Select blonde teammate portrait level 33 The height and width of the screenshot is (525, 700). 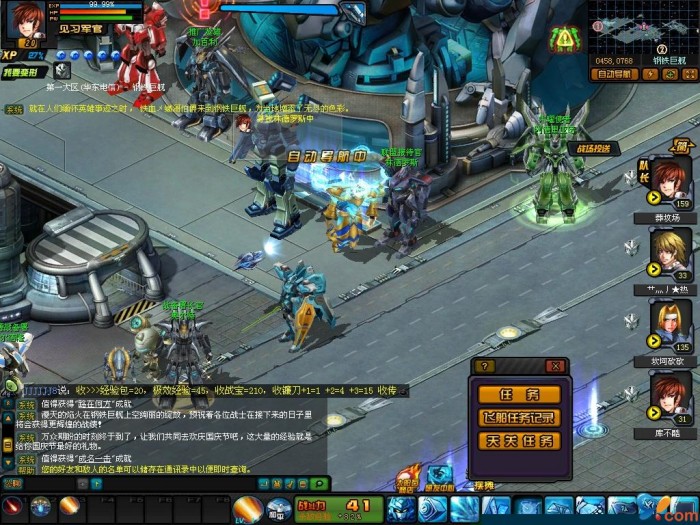click(670, 254)
